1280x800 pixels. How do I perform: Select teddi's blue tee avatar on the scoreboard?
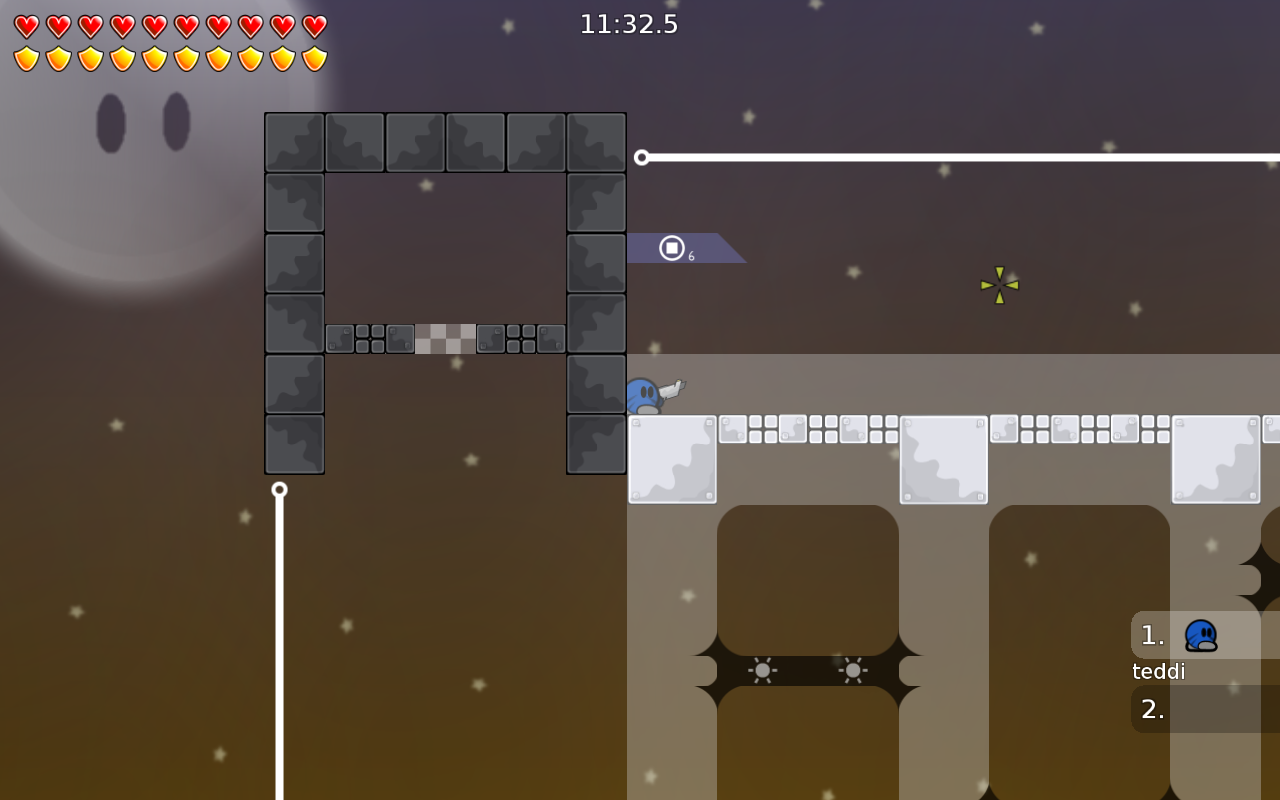click(x=1199, y=635)
